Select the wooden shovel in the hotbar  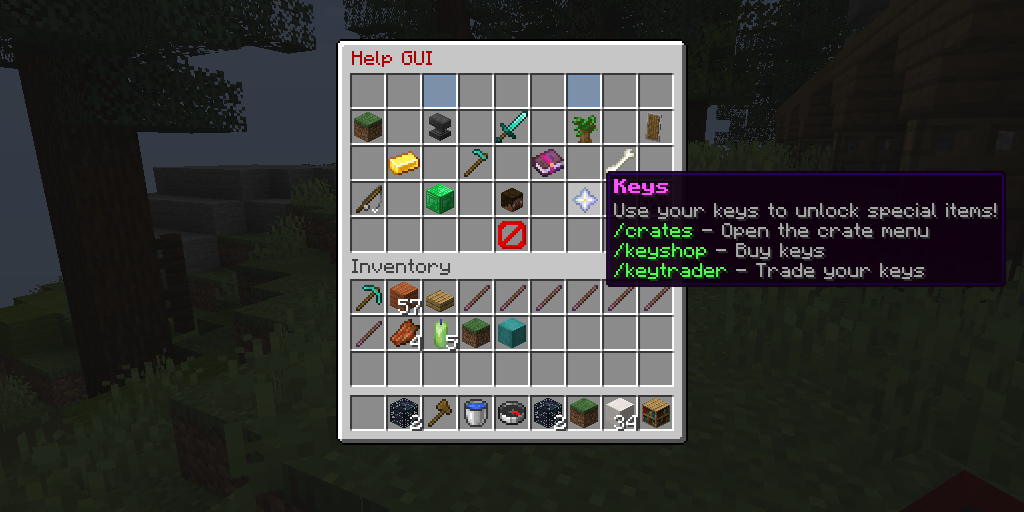440,413
